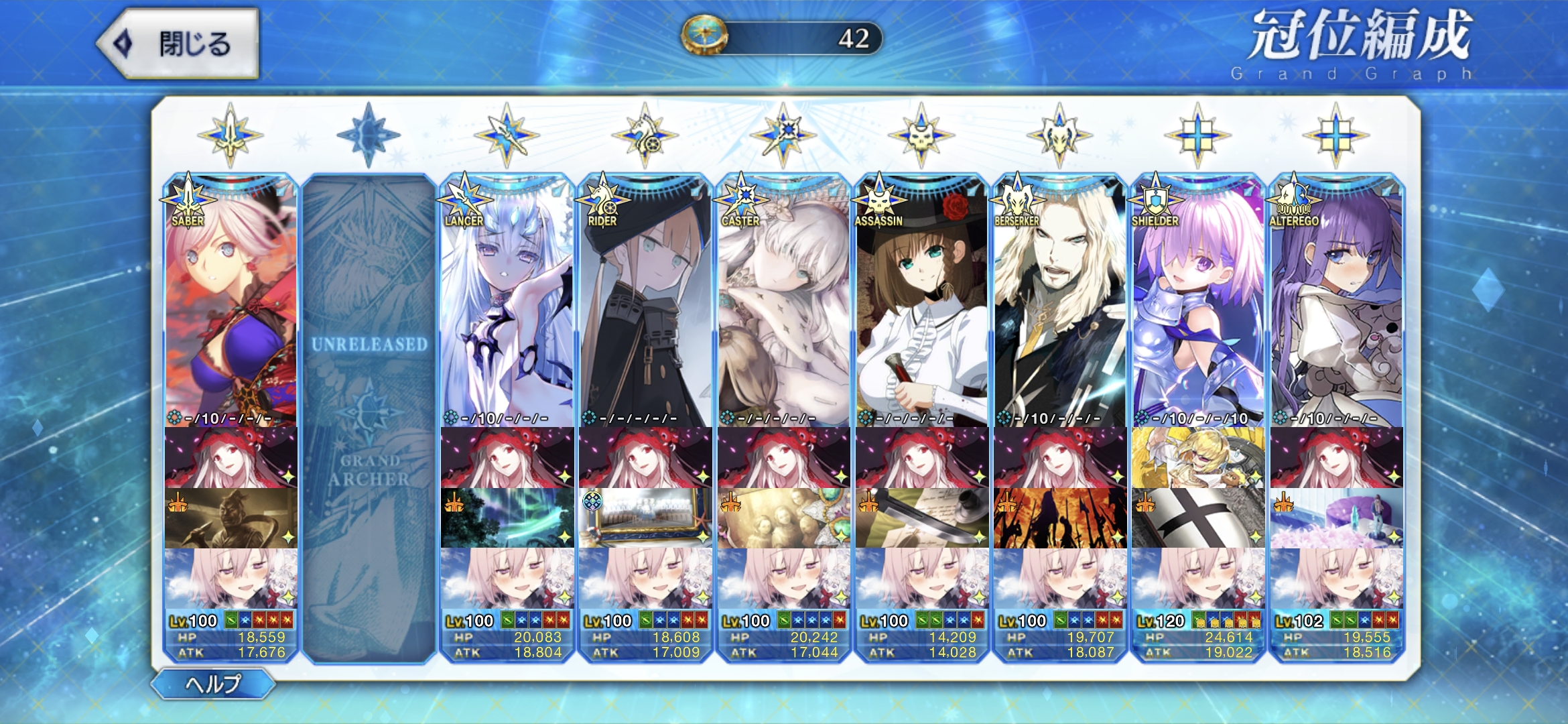Select the Saber servant card
Screen dimensions: 1568x724
click(x=231, y=302)
